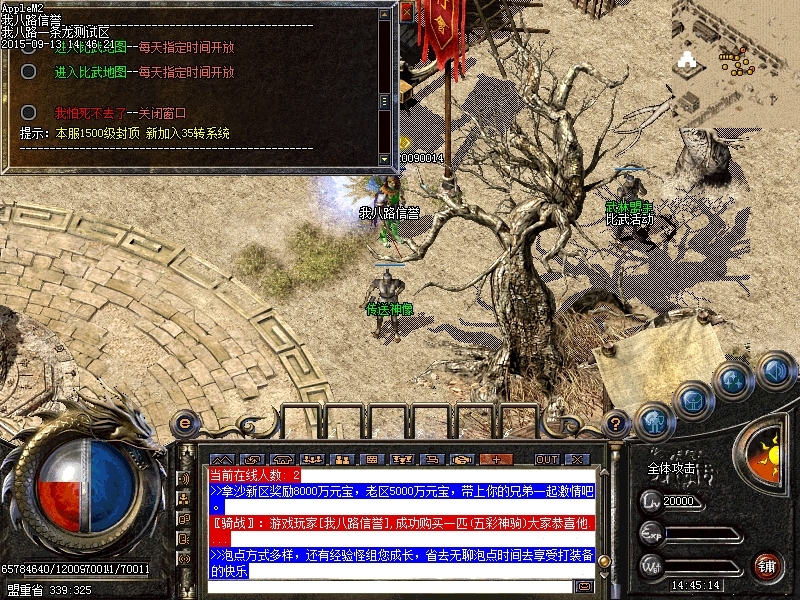
Task: Click the X button above chat
Action: [x=577, y=459]
